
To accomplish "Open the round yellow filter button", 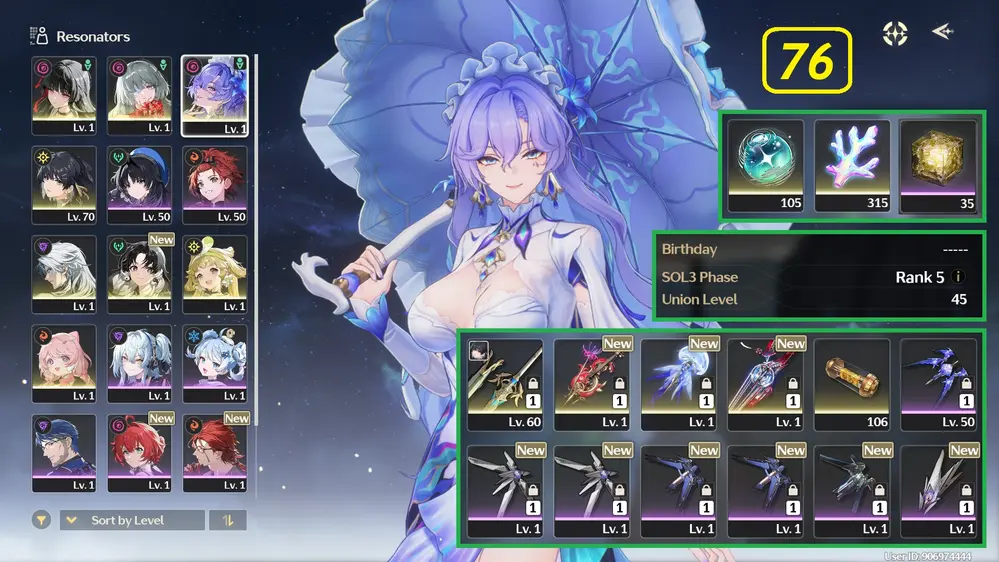I will [x=42, y=520].
